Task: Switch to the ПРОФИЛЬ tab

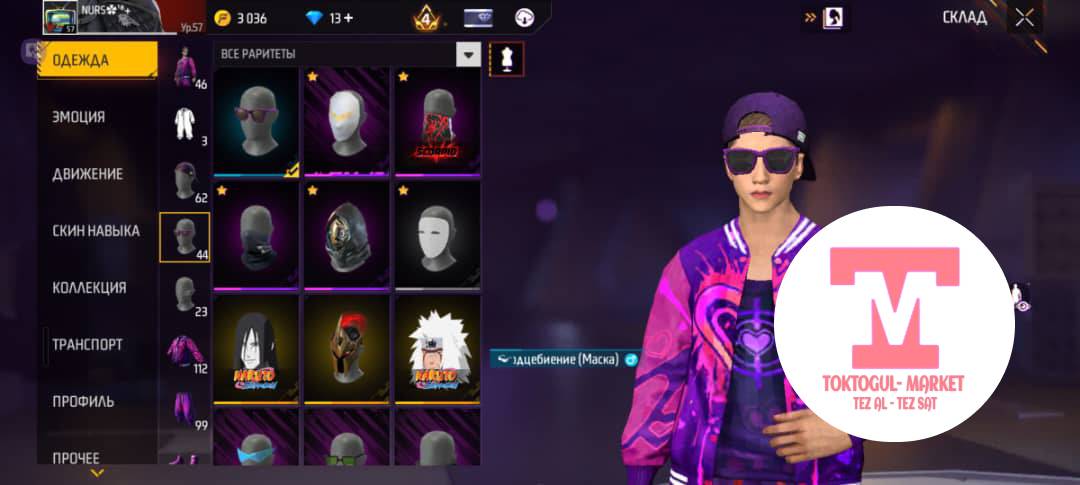Action: coord(83,402)
